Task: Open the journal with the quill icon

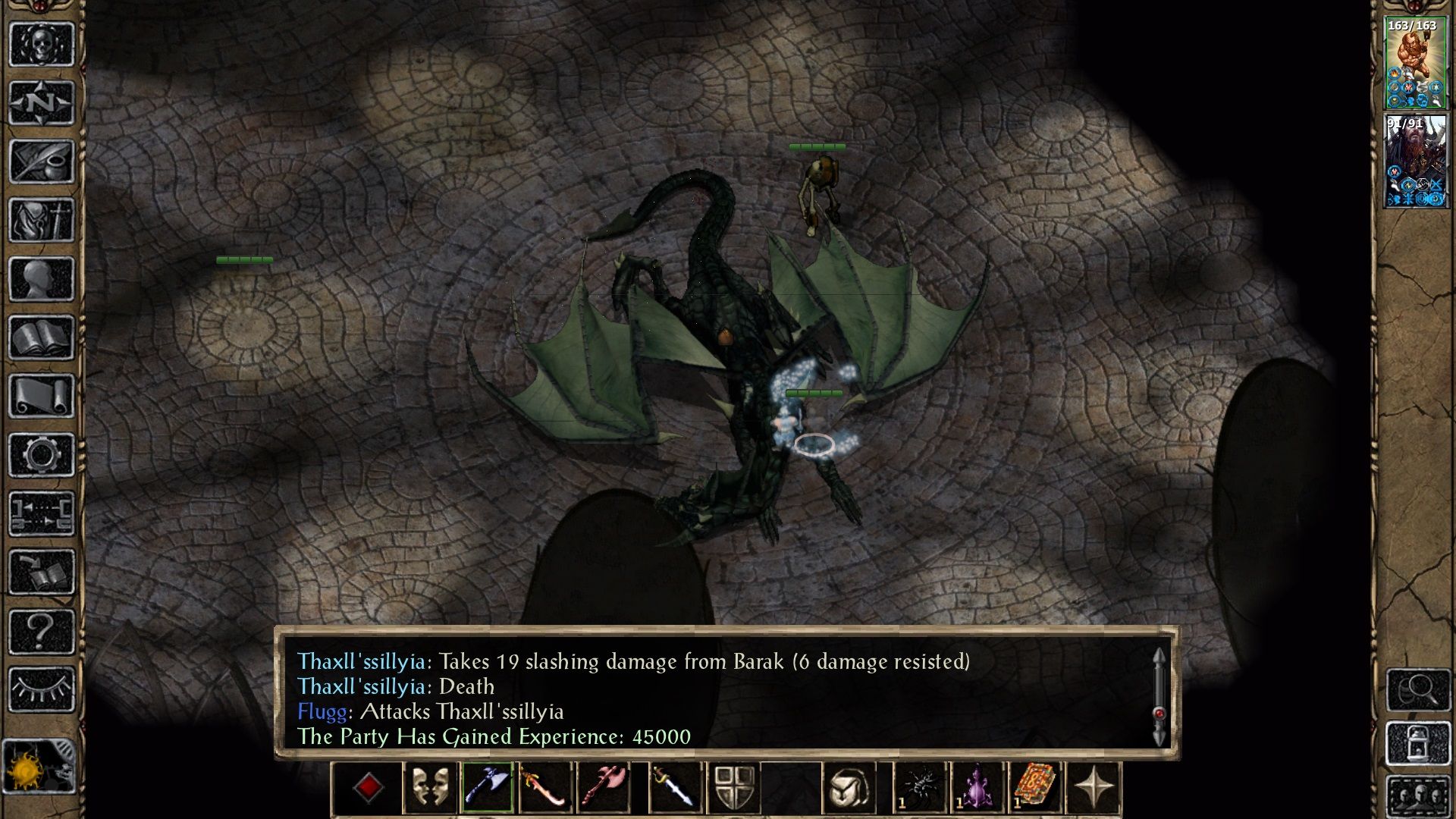Action: click(x=42, y=161)
